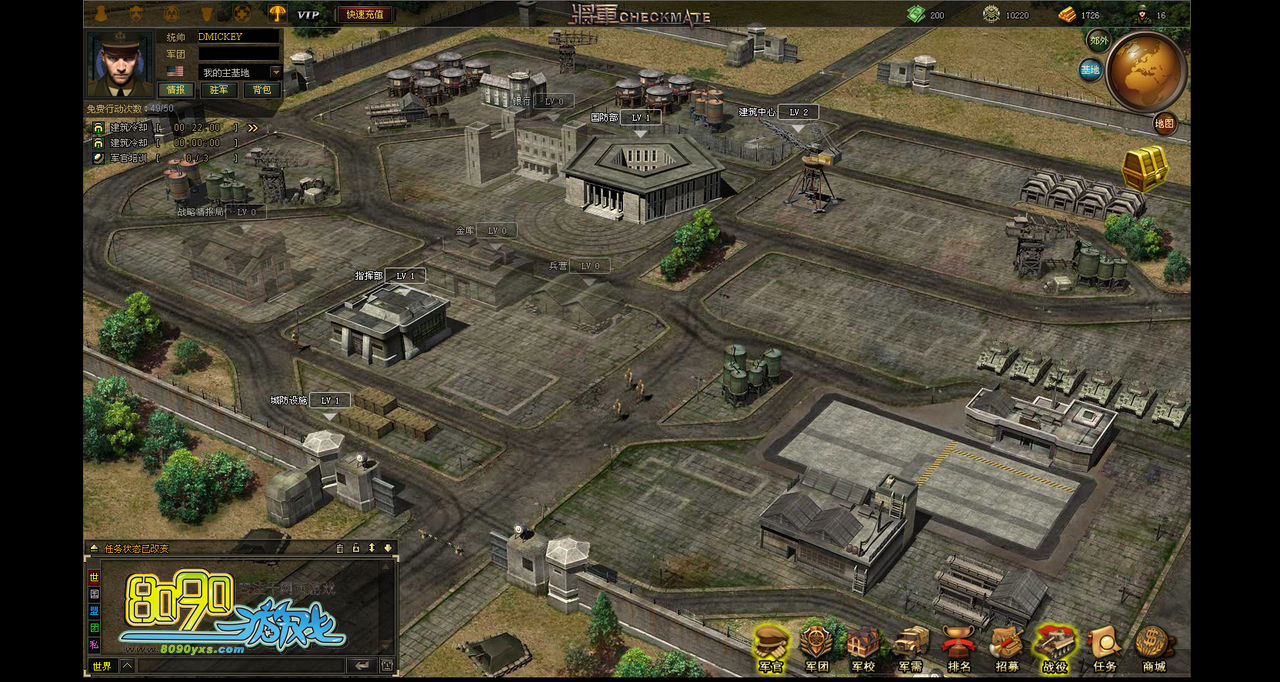Click the 快速充值 quick recharge button
The height and width of the screenshot is (682, 1280).
pos(364,14)
